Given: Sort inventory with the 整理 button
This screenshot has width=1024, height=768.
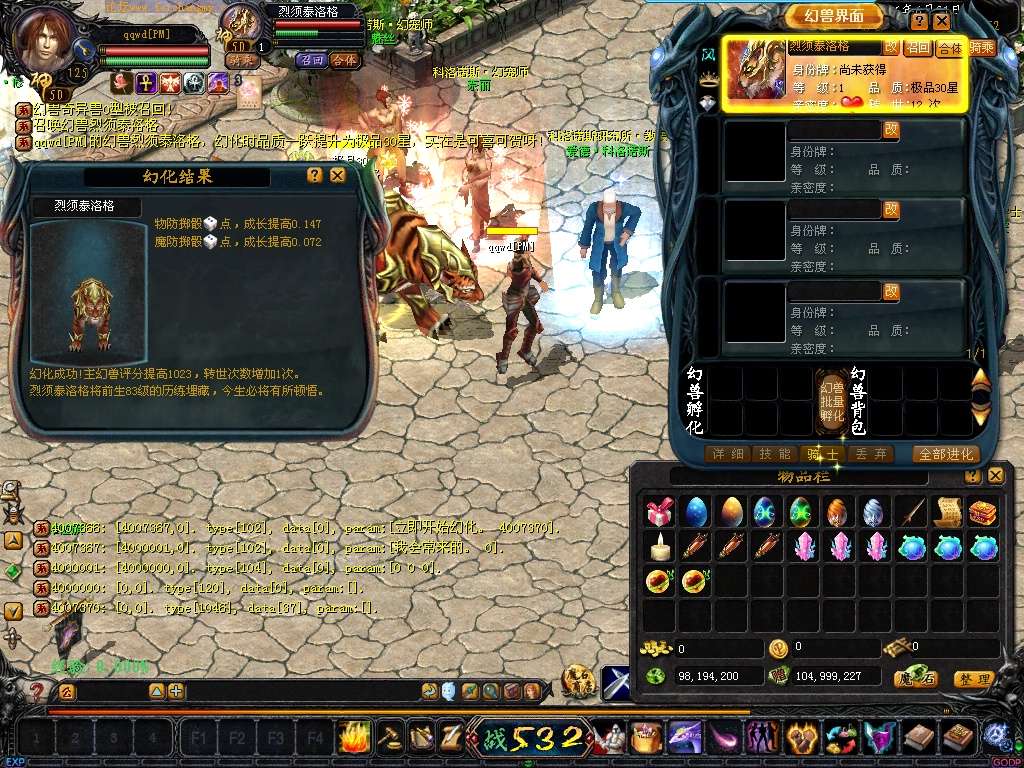Looking at the screenshot, I should pos(974,679).
